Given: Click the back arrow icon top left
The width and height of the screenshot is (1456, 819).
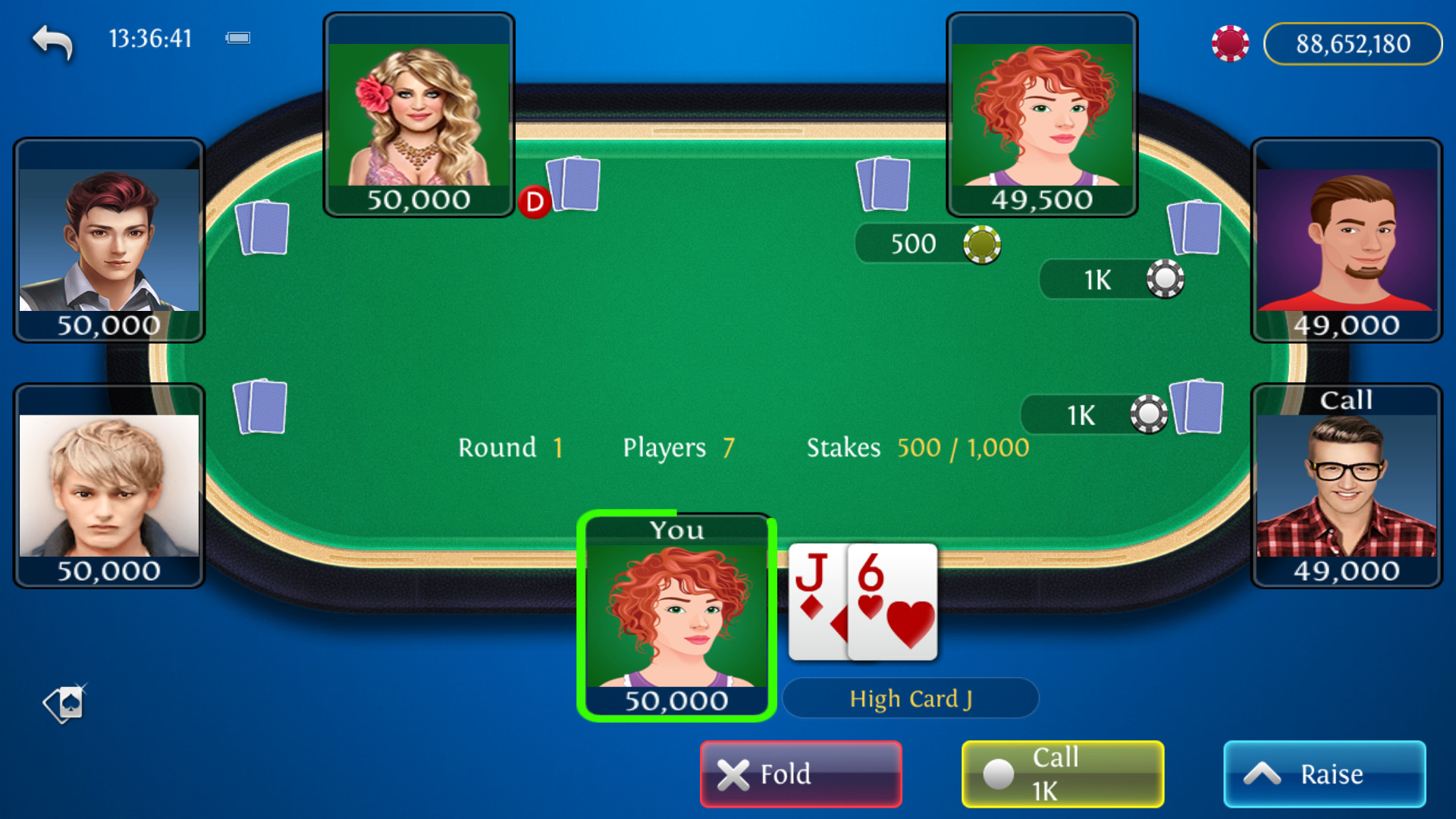Looking at the screenshot, I should click(52, 41).
